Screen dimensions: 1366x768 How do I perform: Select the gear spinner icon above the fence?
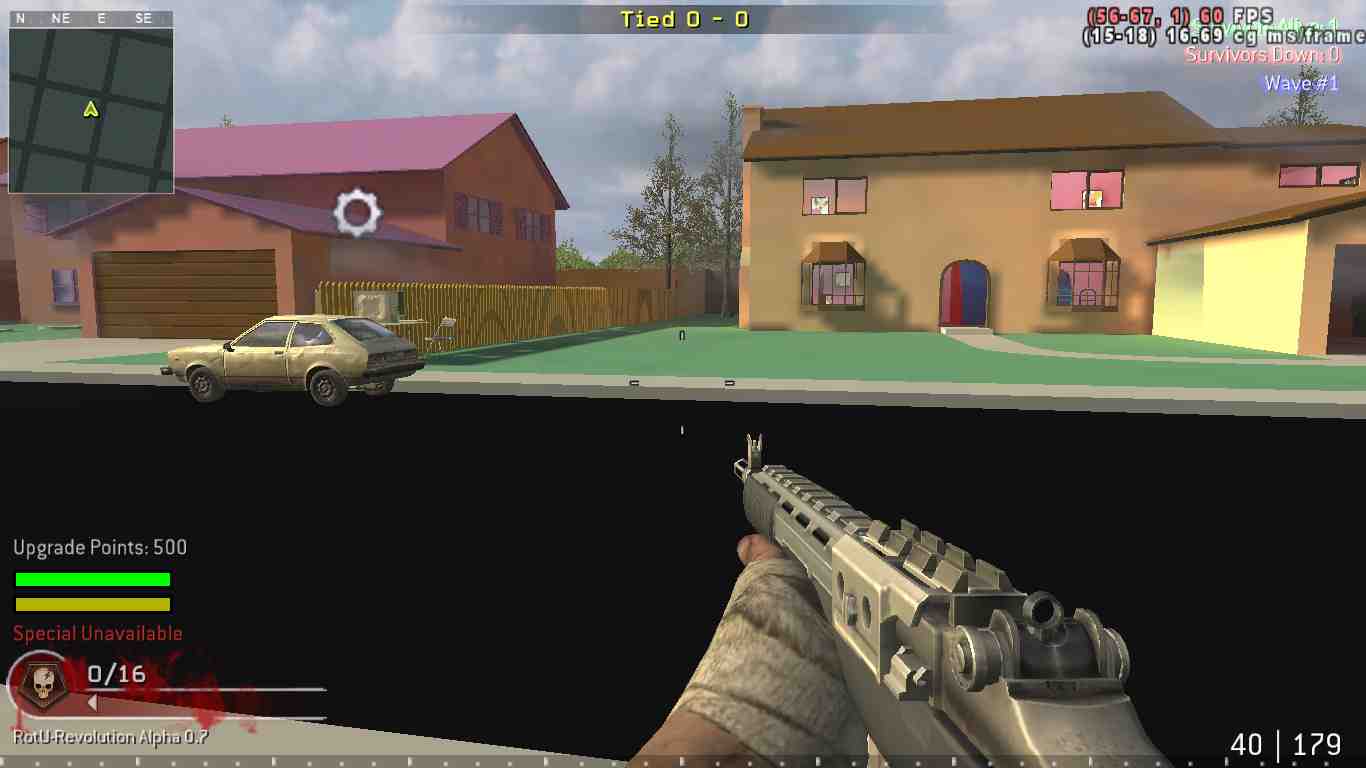point(357,213)
